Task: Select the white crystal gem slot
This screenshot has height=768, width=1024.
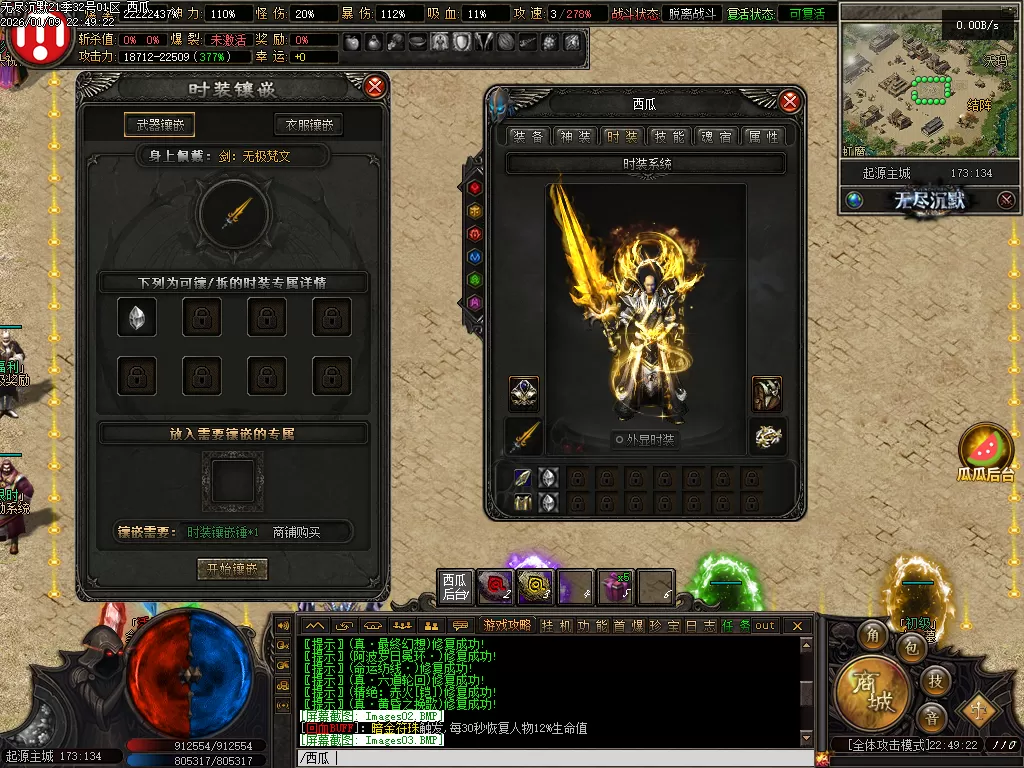Action: coord(137,317)
